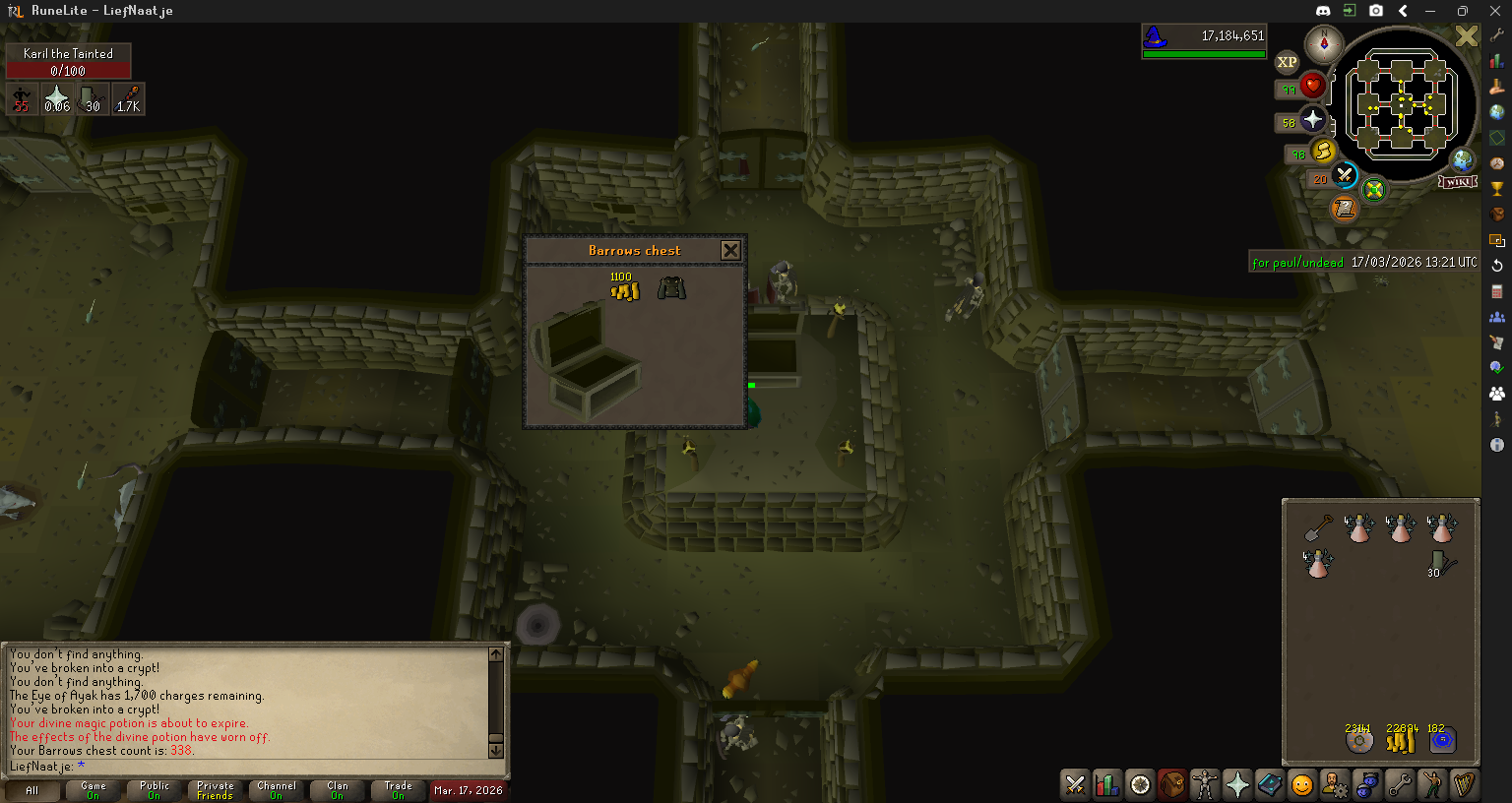1512x803 pixels.
Task: Select the bolt rack stack of 30
Action: tap(1441, 564)
